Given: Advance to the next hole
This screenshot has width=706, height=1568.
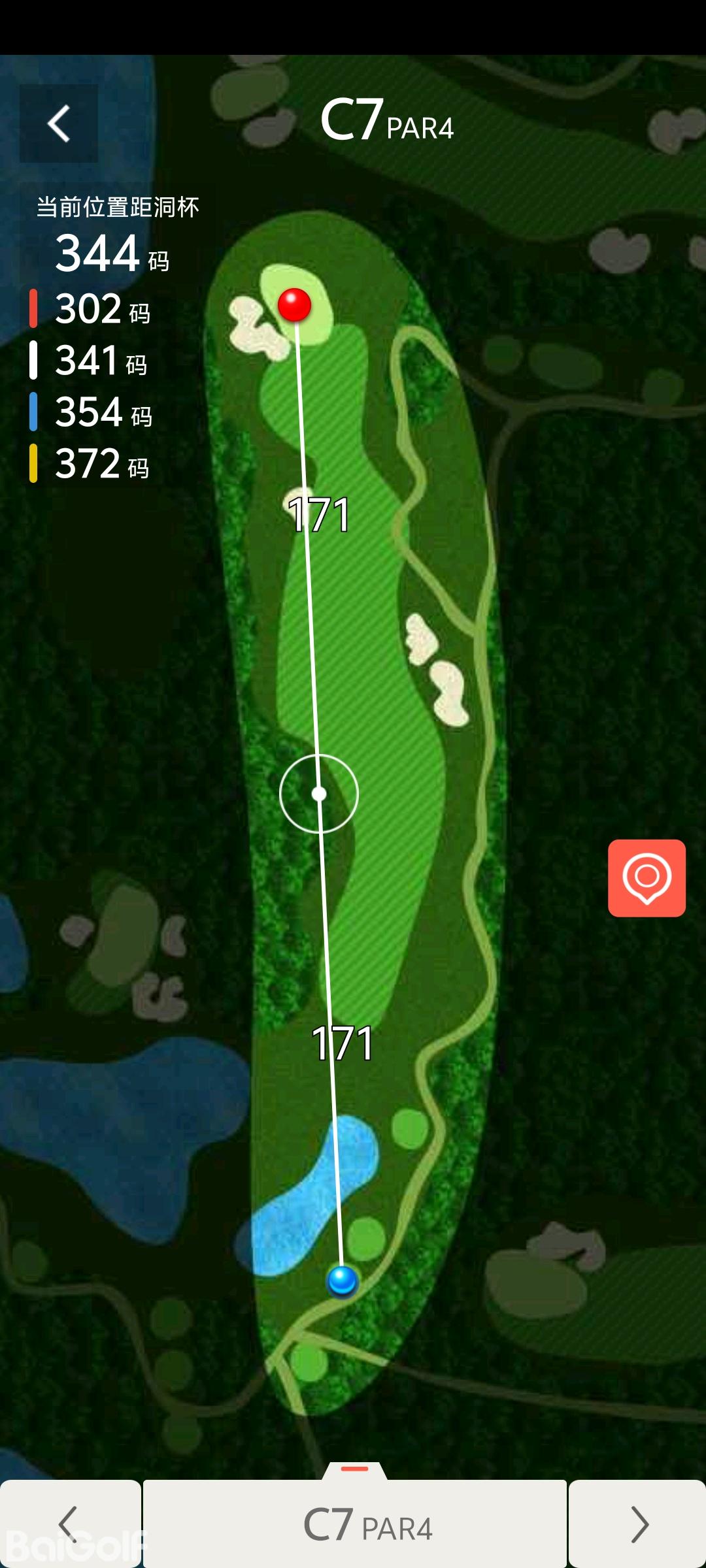Looking at the screenshot, I should pos(637,1524).
